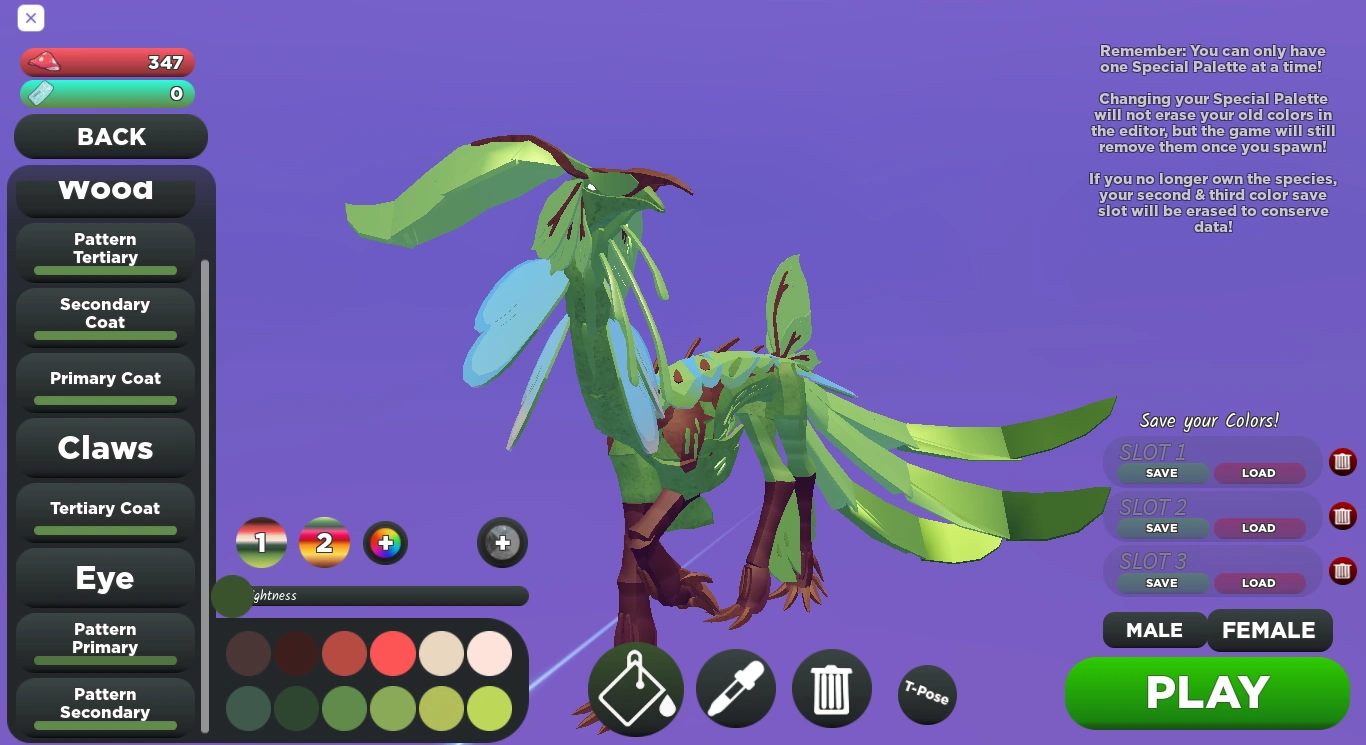This screenshot has height=745, width=1366.
Task: Select saved palette number 1
Action: click(261, 542)
